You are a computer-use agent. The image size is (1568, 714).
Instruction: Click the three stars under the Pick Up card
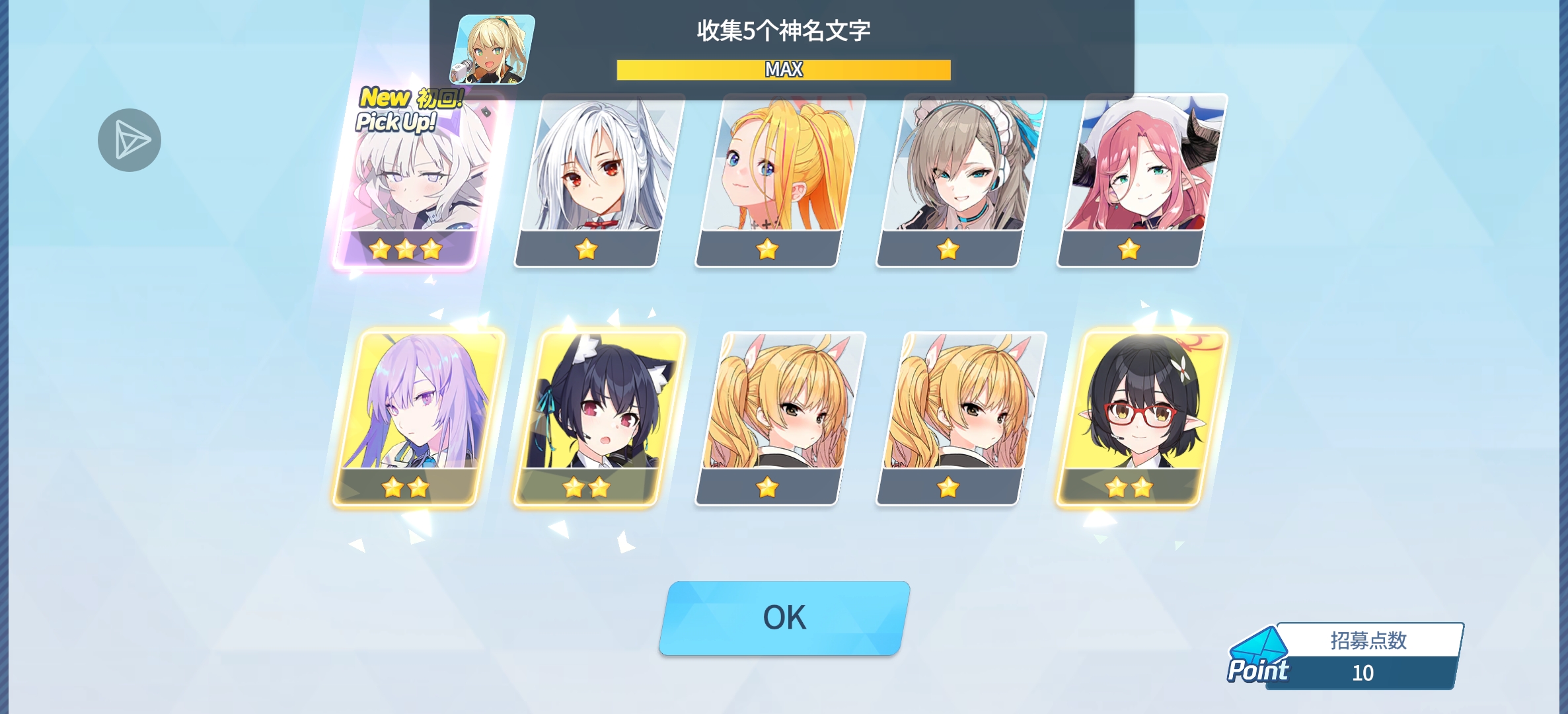(x=406, y=247)
